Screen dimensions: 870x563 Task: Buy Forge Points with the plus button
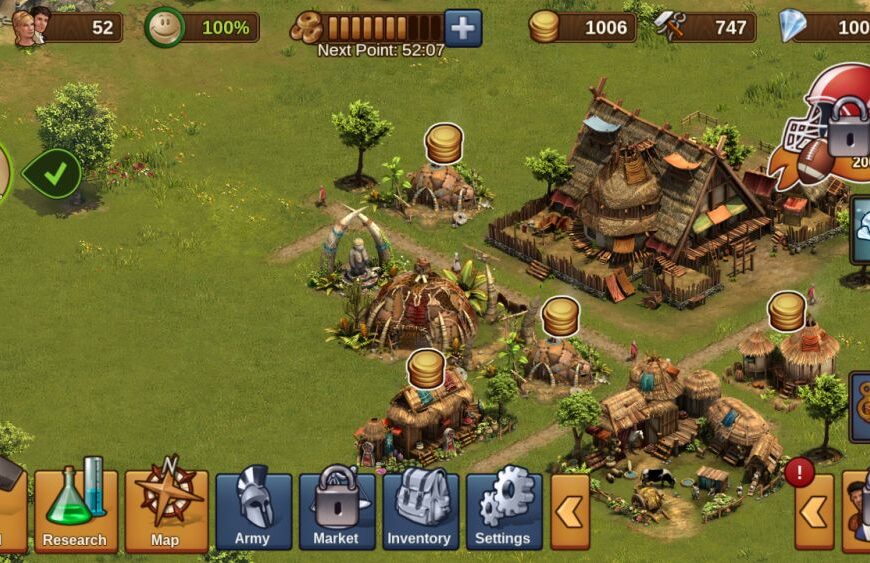(x=463, y=28)
